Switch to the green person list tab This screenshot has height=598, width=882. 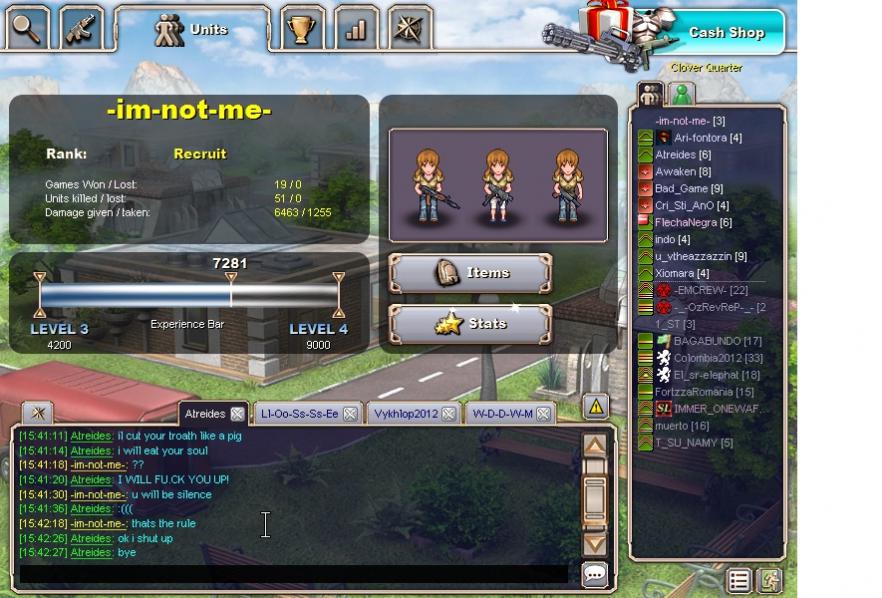(x=682, y=95)
